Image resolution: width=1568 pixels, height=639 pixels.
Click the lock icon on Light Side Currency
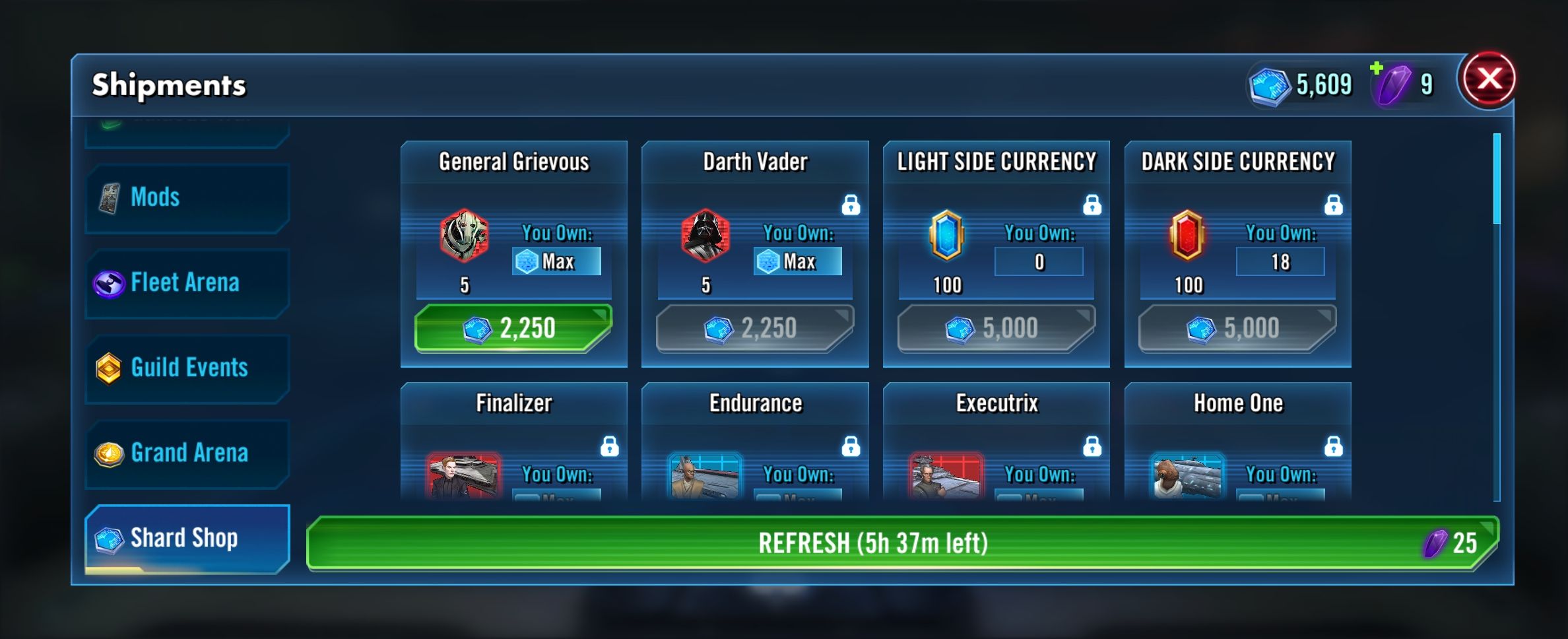coord(1092,205)
